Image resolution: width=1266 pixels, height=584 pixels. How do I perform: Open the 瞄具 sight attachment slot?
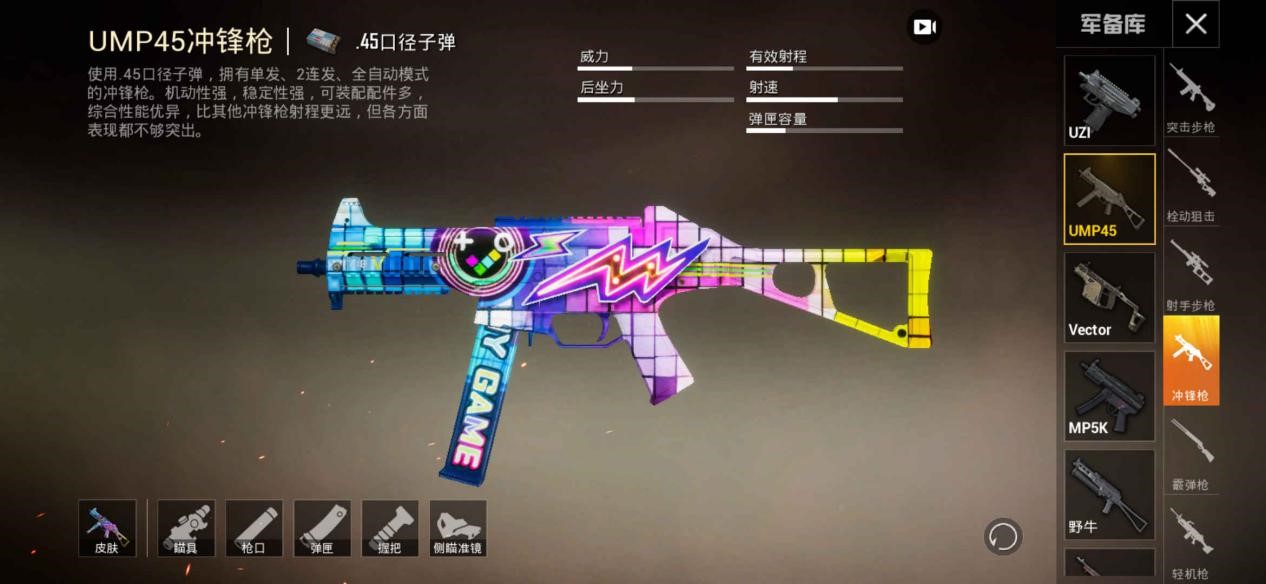pyautogui.click(x=186, y=528)
